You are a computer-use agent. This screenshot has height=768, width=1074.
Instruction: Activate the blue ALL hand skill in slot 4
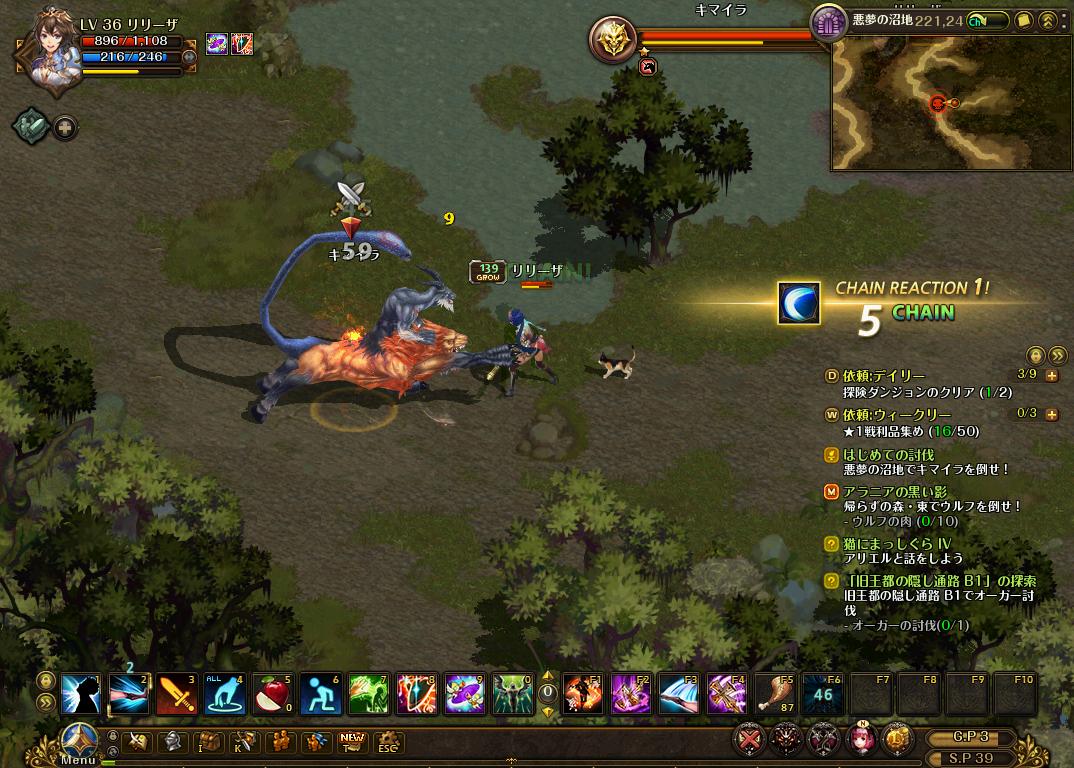pyautogui.click(x=223, y=693)
